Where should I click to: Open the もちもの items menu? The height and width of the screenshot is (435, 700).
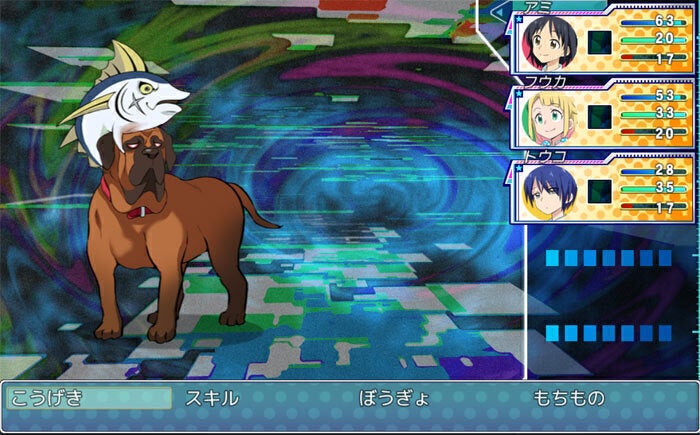coord(568,397)
